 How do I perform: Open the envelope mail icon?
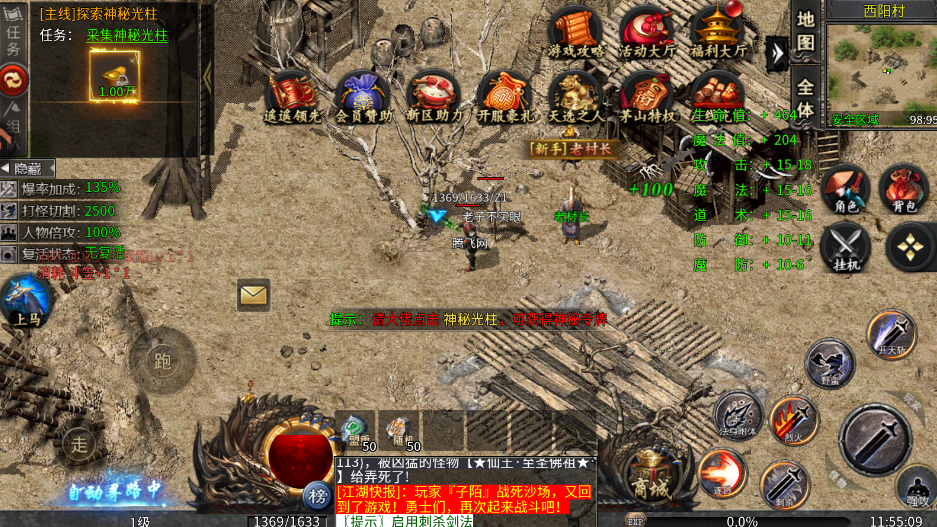(x=254, y=294)
